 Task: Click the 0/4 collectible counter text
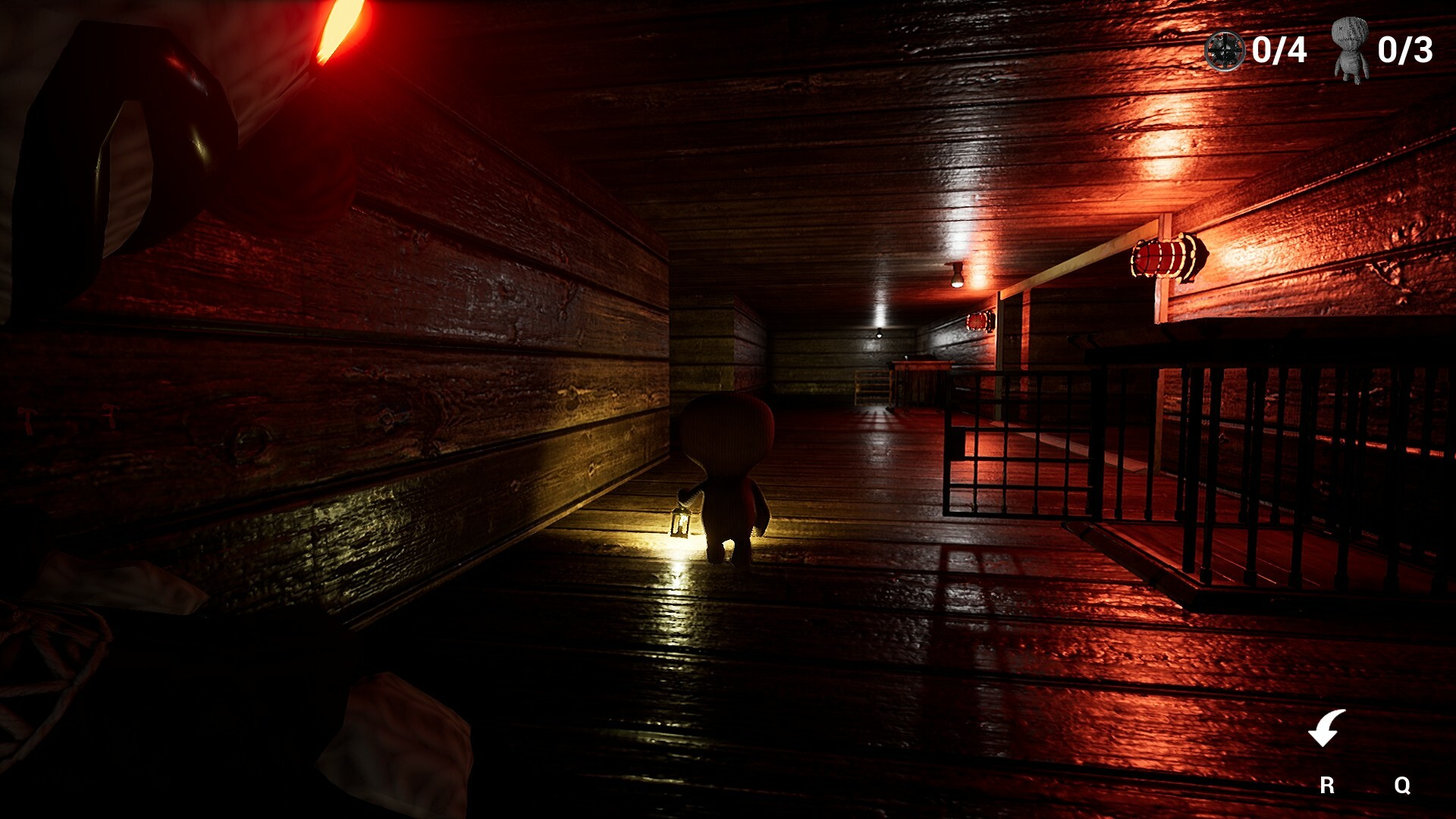tap(1280, 51)
